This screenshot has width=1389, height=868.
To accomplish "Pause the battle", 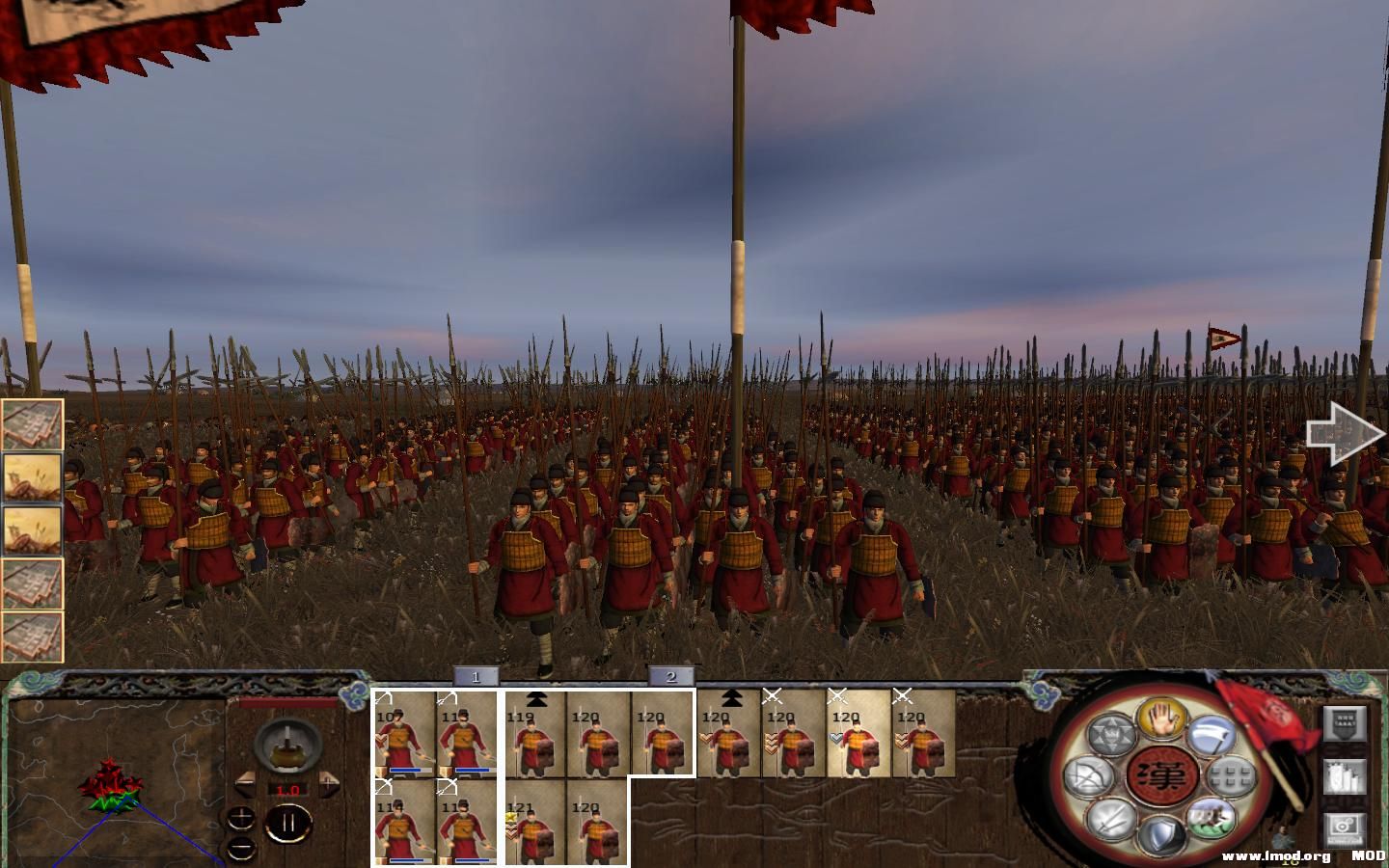I will 286,823.
